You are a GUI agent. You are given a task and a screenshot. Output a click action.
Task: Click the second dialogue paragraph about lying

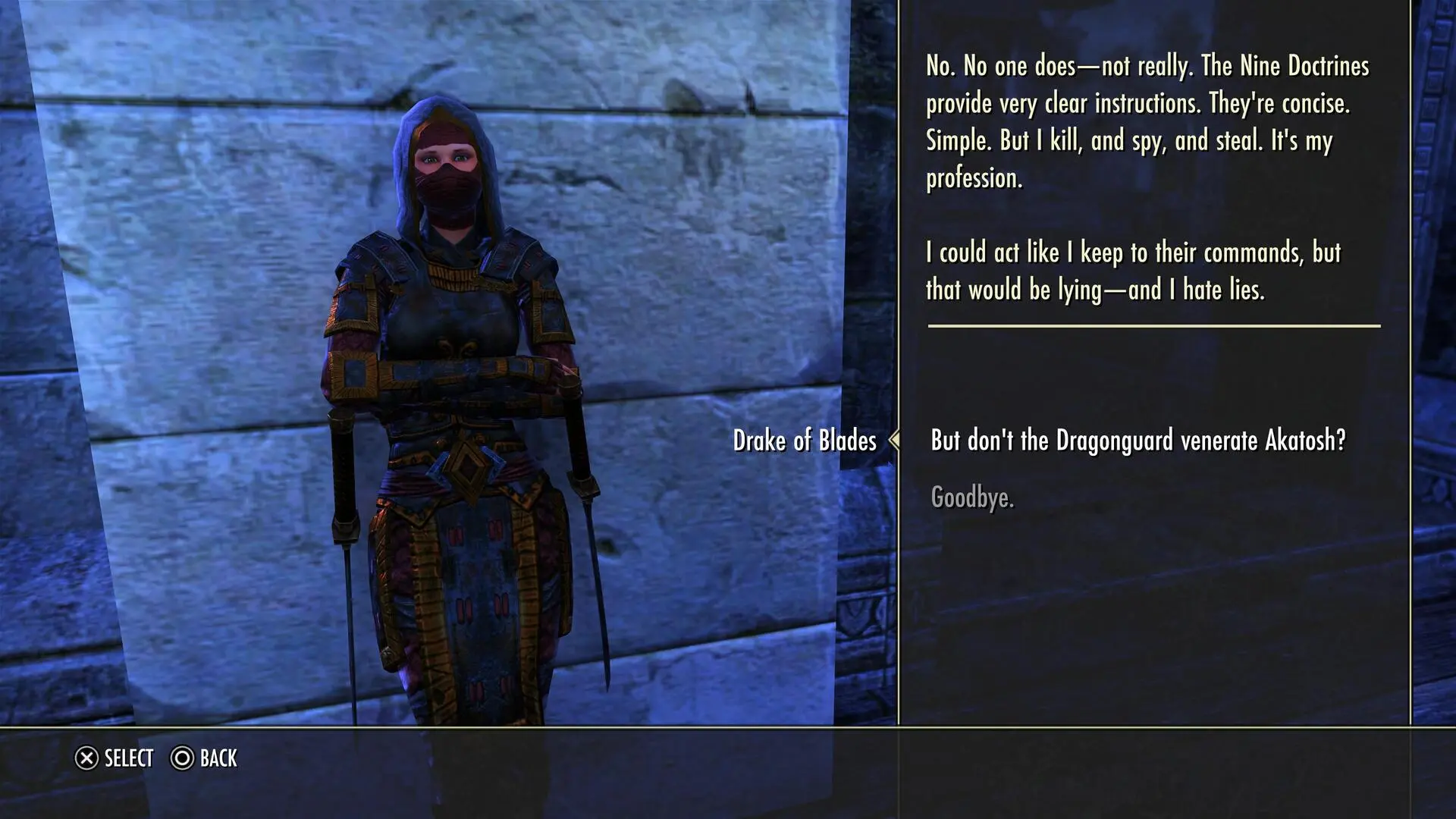pyautogui.click(x=1134, y=271)
